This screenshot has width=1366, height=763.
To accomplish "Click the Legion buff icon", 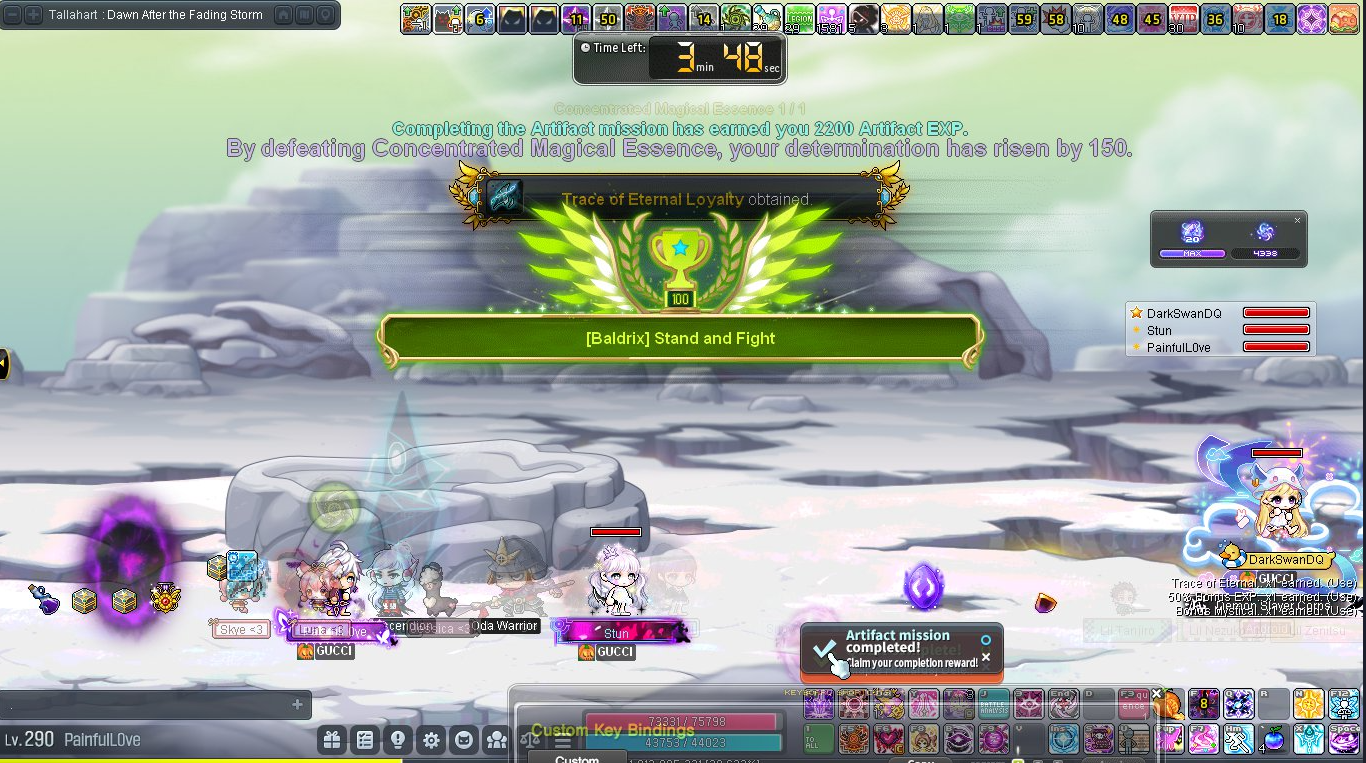I will pyautogui.click(x=798, y=18).
